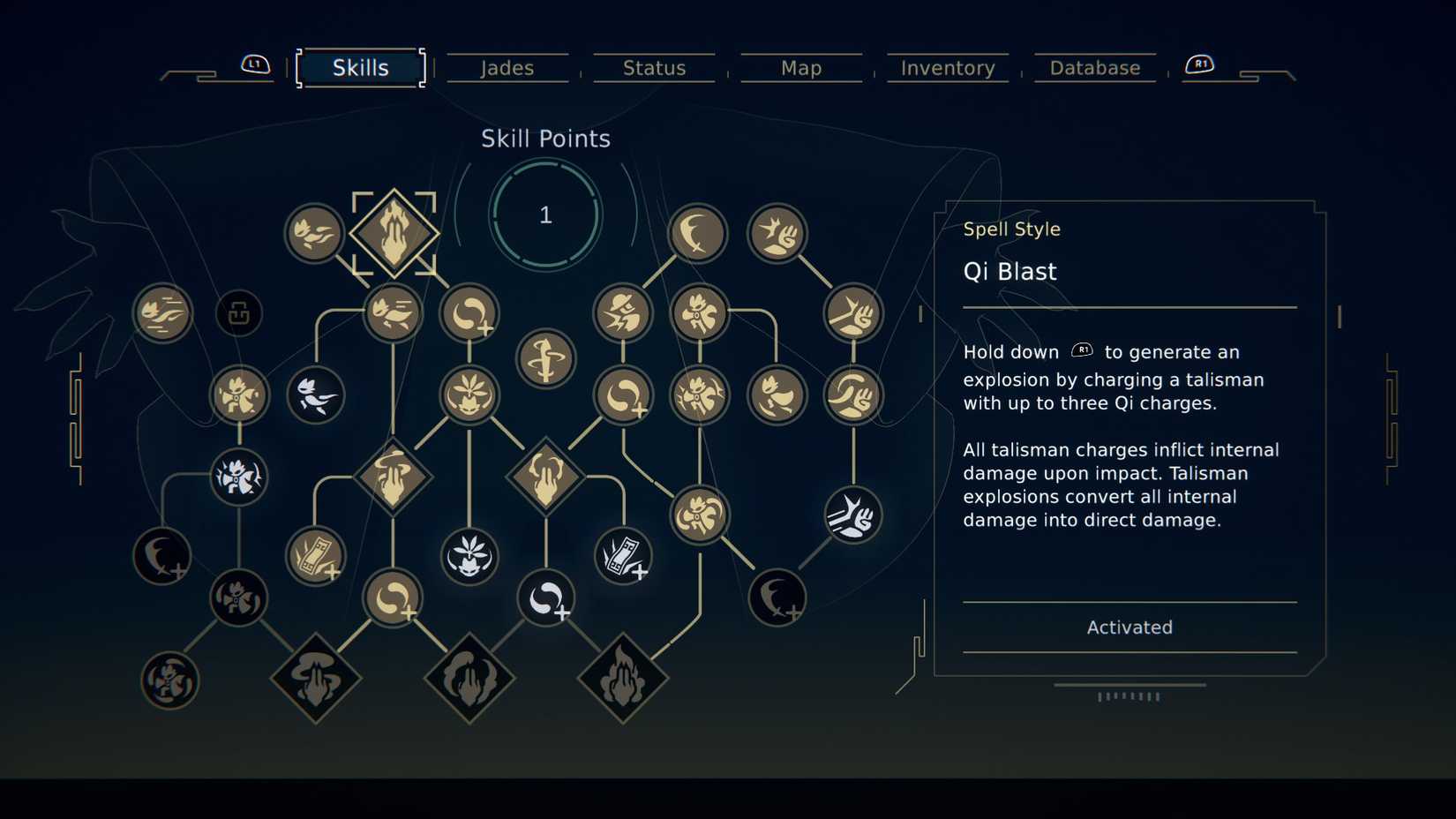Switch to the Jades tab
Image resolution: width=1456 pixels, height=819 pixels.
click(x=507, y=67)
